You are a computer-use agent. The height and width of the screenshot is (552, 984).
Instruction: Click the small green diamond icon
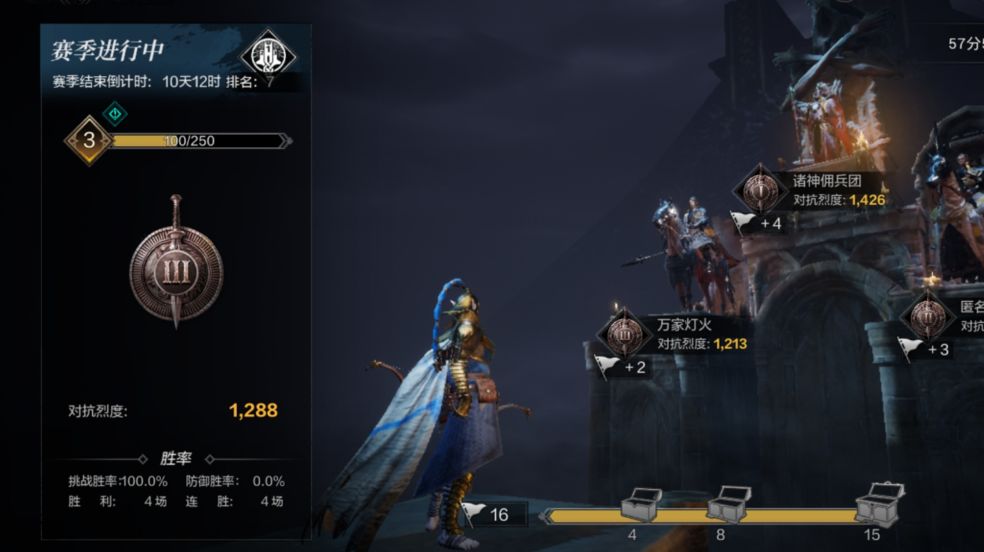click(x=115, y=113)
